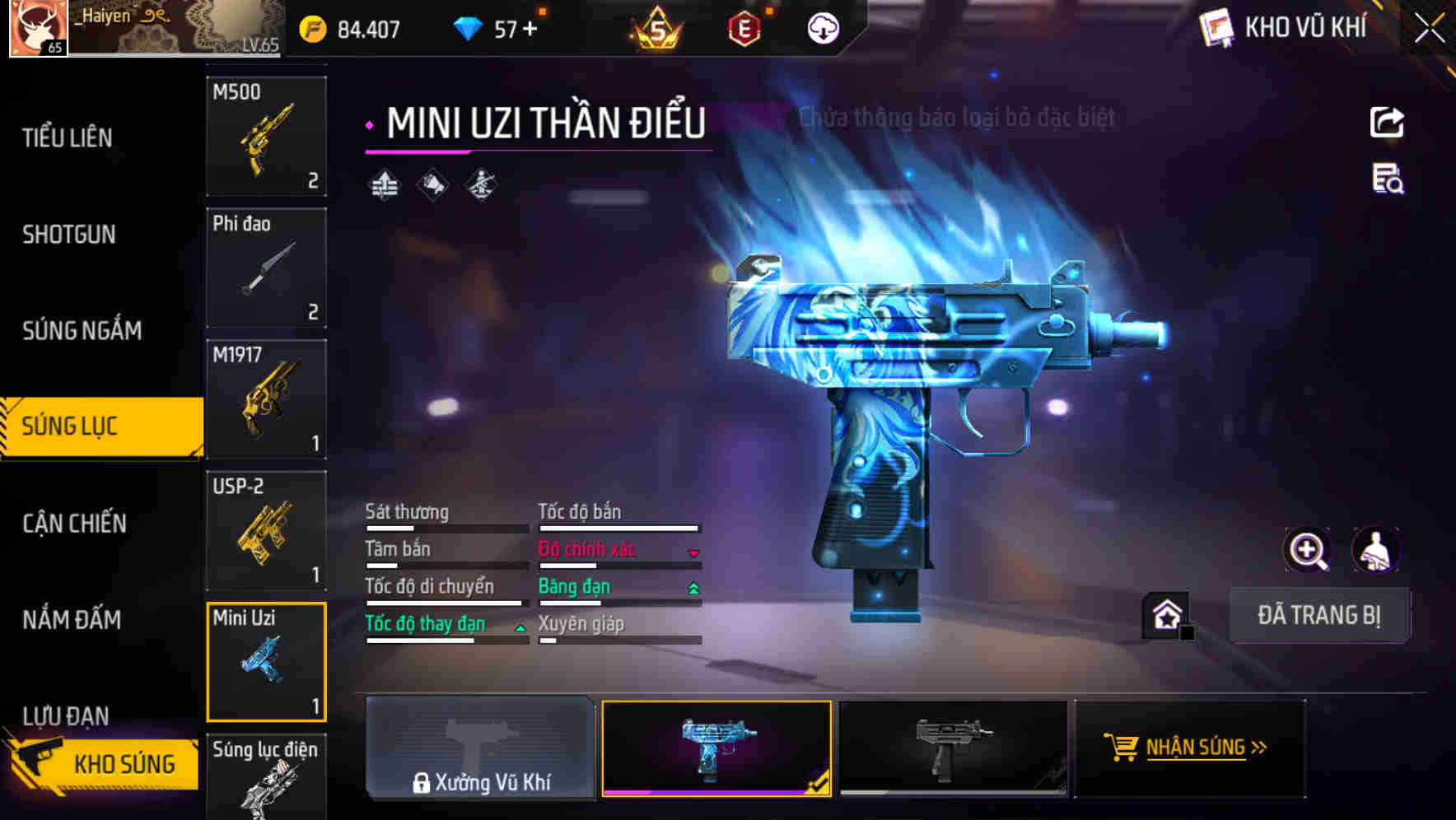Zoom in on the weapon preview
Image resolution: width=1456 pixels, height=820 pixels.
[1307, 550]
